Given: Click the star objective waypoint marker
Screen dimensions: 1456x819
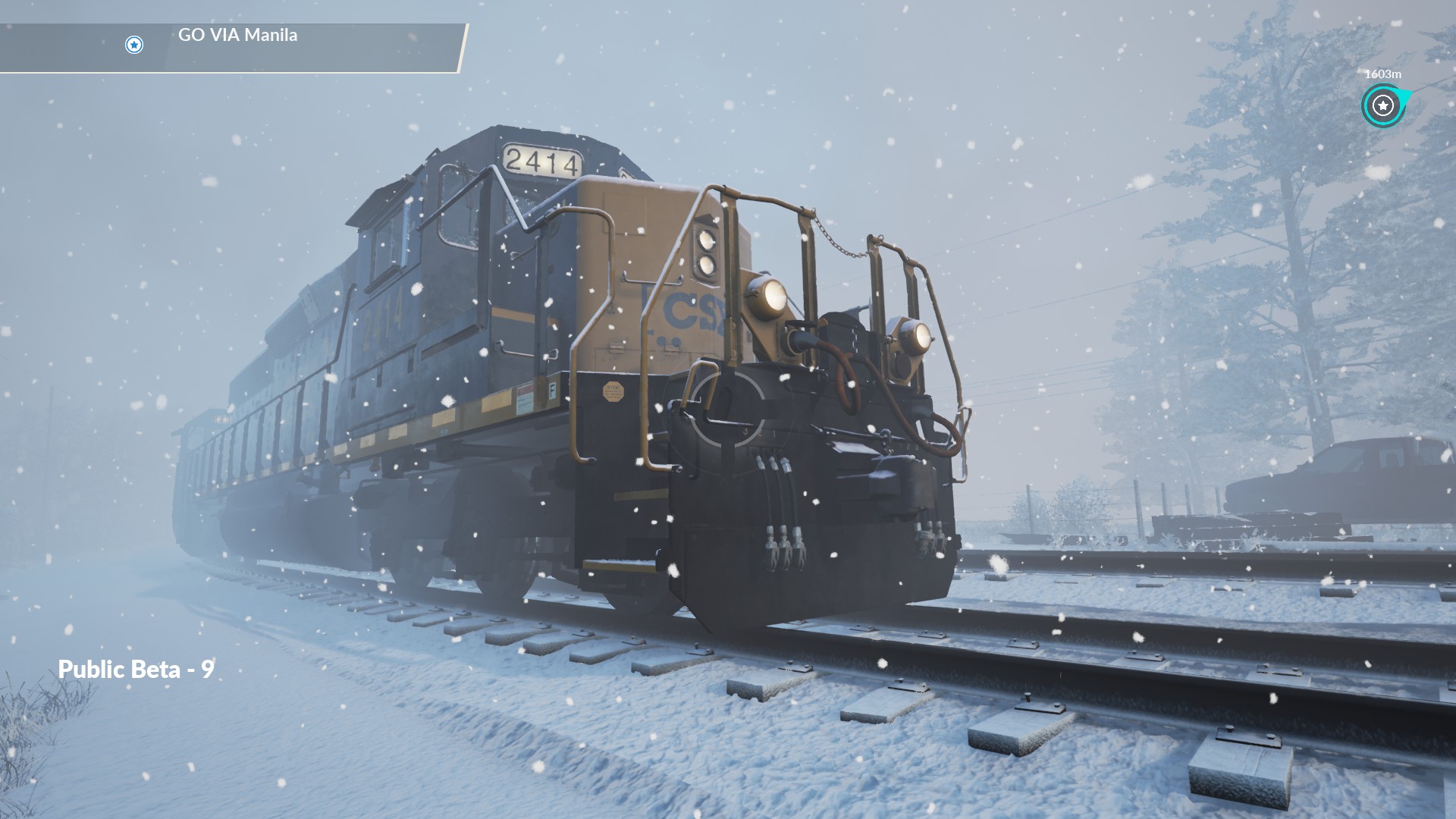Looking at the screenshot, I should coord(1382,106).
